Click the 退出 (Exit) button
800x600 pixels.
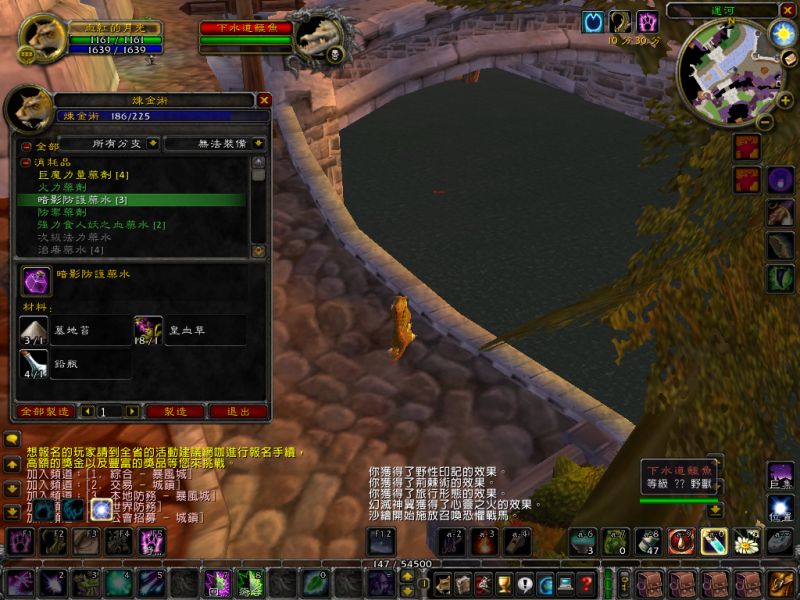coord(238,411)
